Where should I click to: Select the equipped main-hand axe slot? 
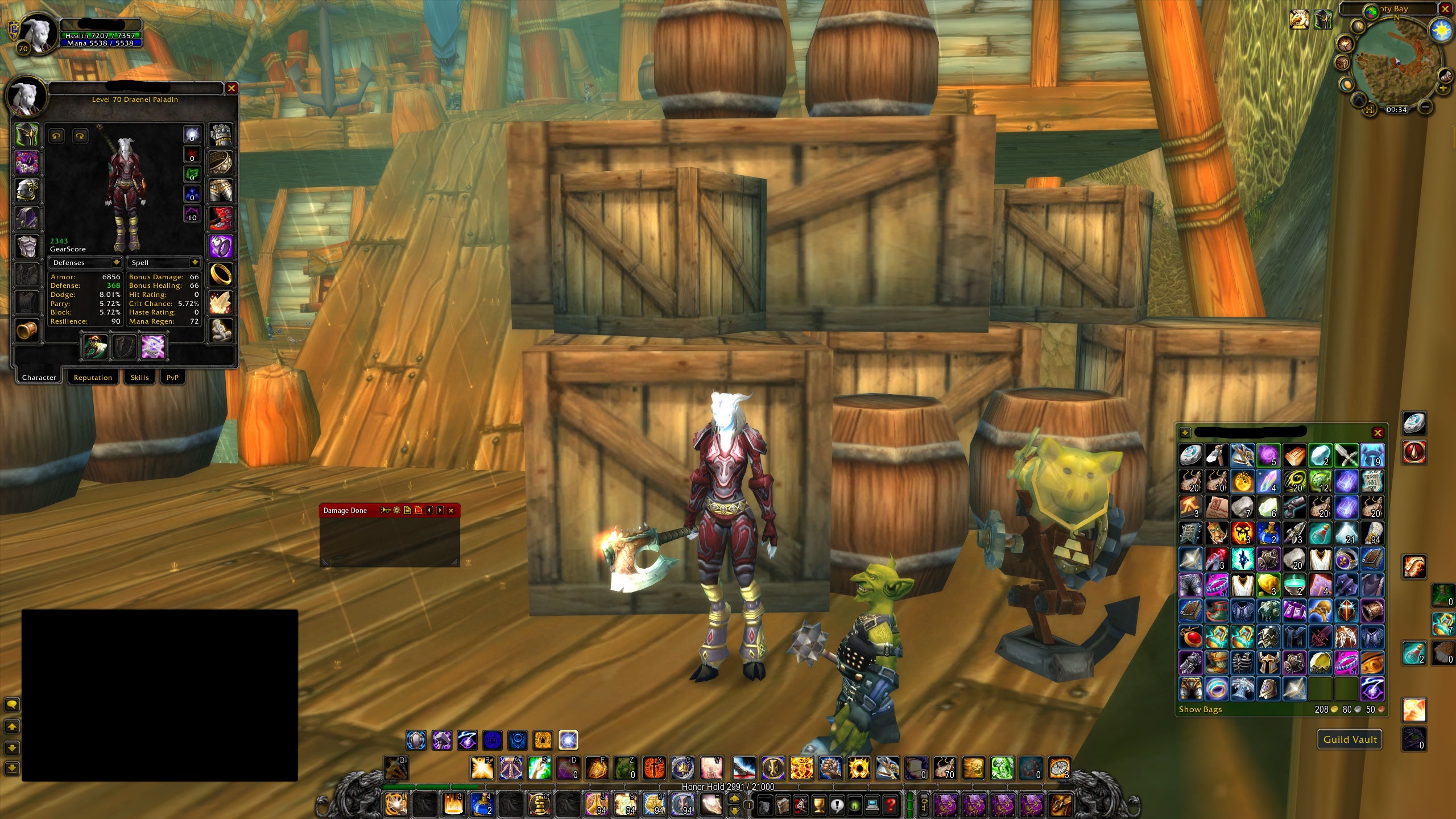95,347
